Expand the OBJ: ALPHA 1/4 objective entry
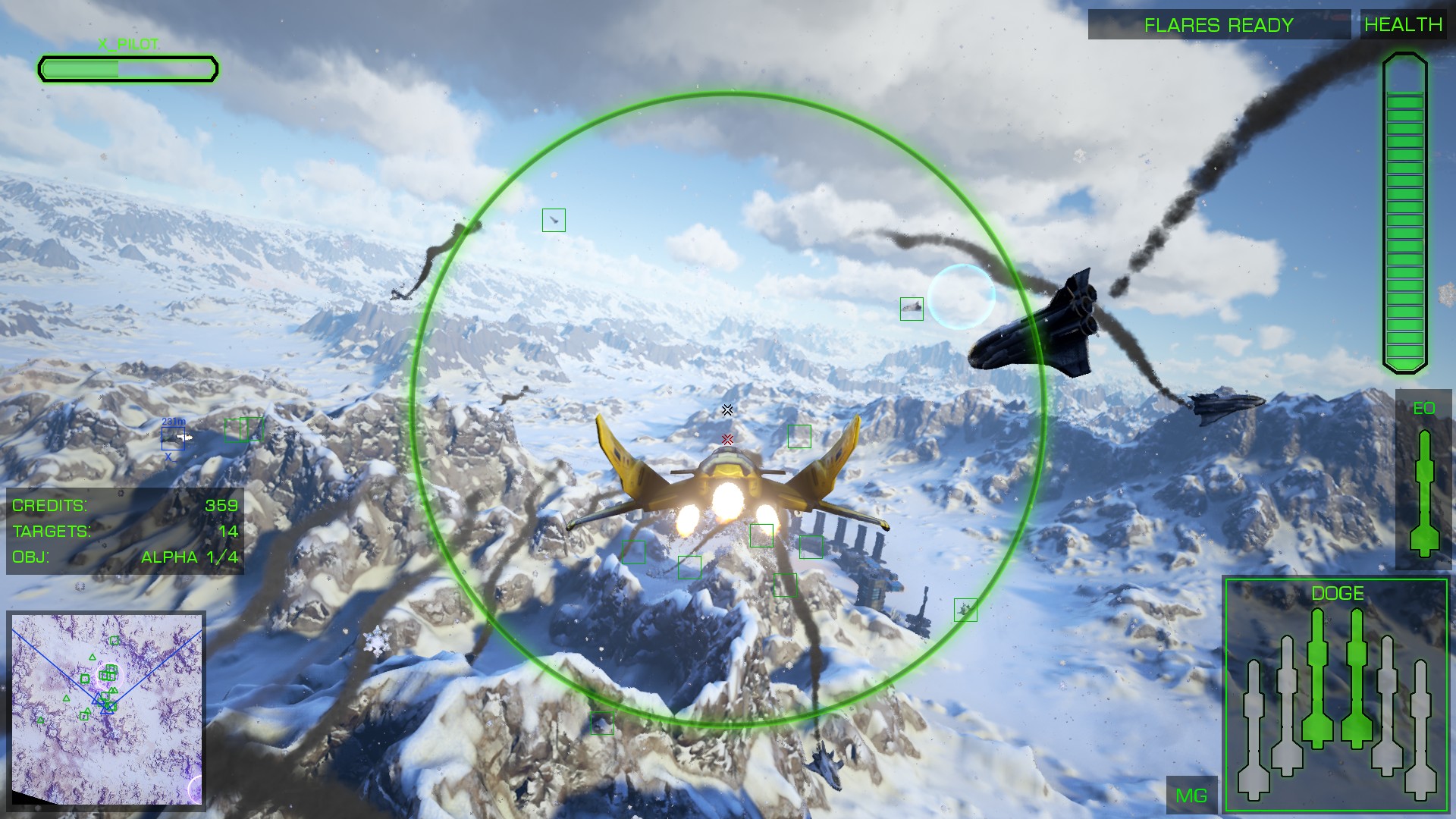Viewport: 1456px width, 819px height. [x=125, y=556]
